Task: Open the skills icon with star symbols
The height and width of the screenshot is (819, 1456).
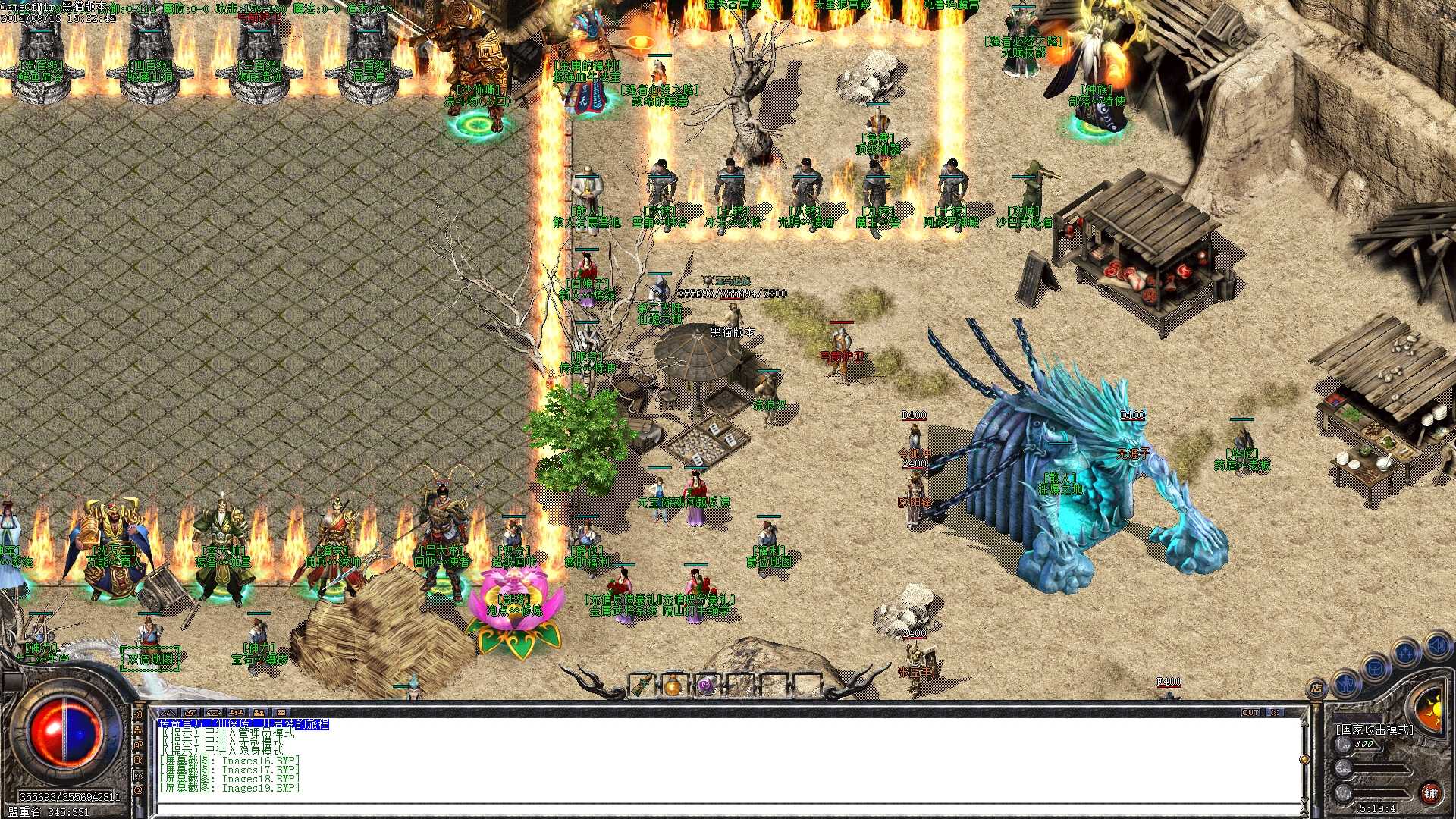Action: [1404, 653]
